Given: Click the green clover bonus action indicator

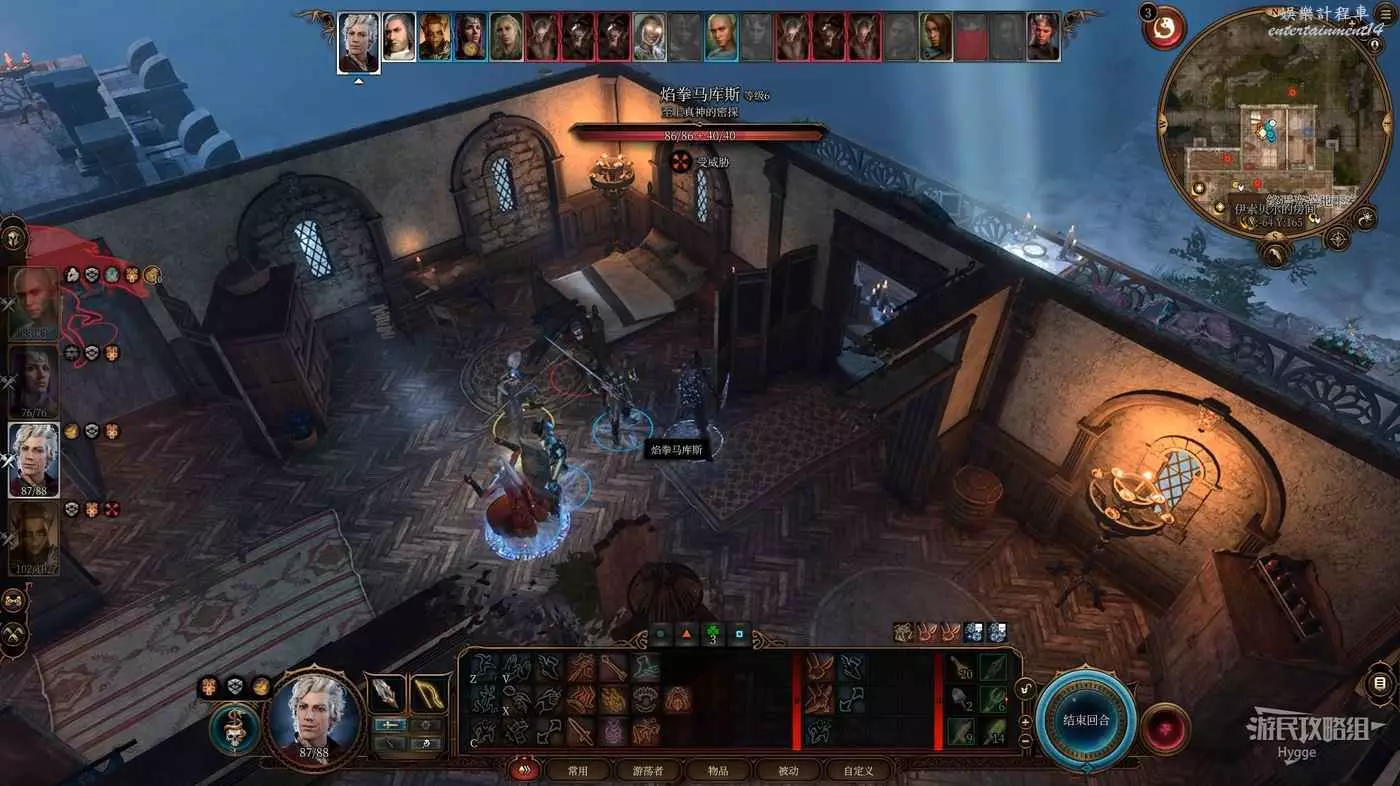Looking at the screenshot, I should pyautogui.click(x=713, y=634).
